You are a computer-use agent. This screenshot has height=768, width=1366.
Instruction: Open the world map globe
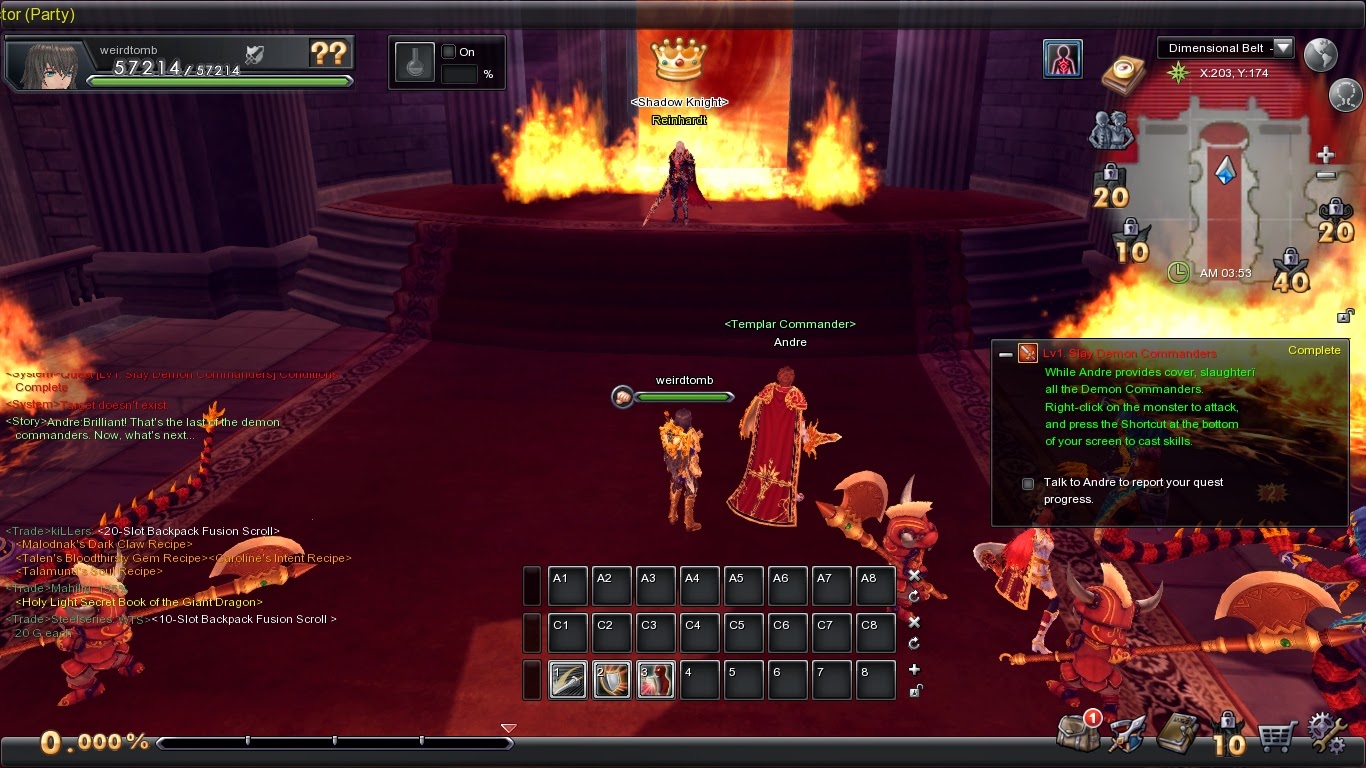pyautogui.click(x=1321, y=55)
